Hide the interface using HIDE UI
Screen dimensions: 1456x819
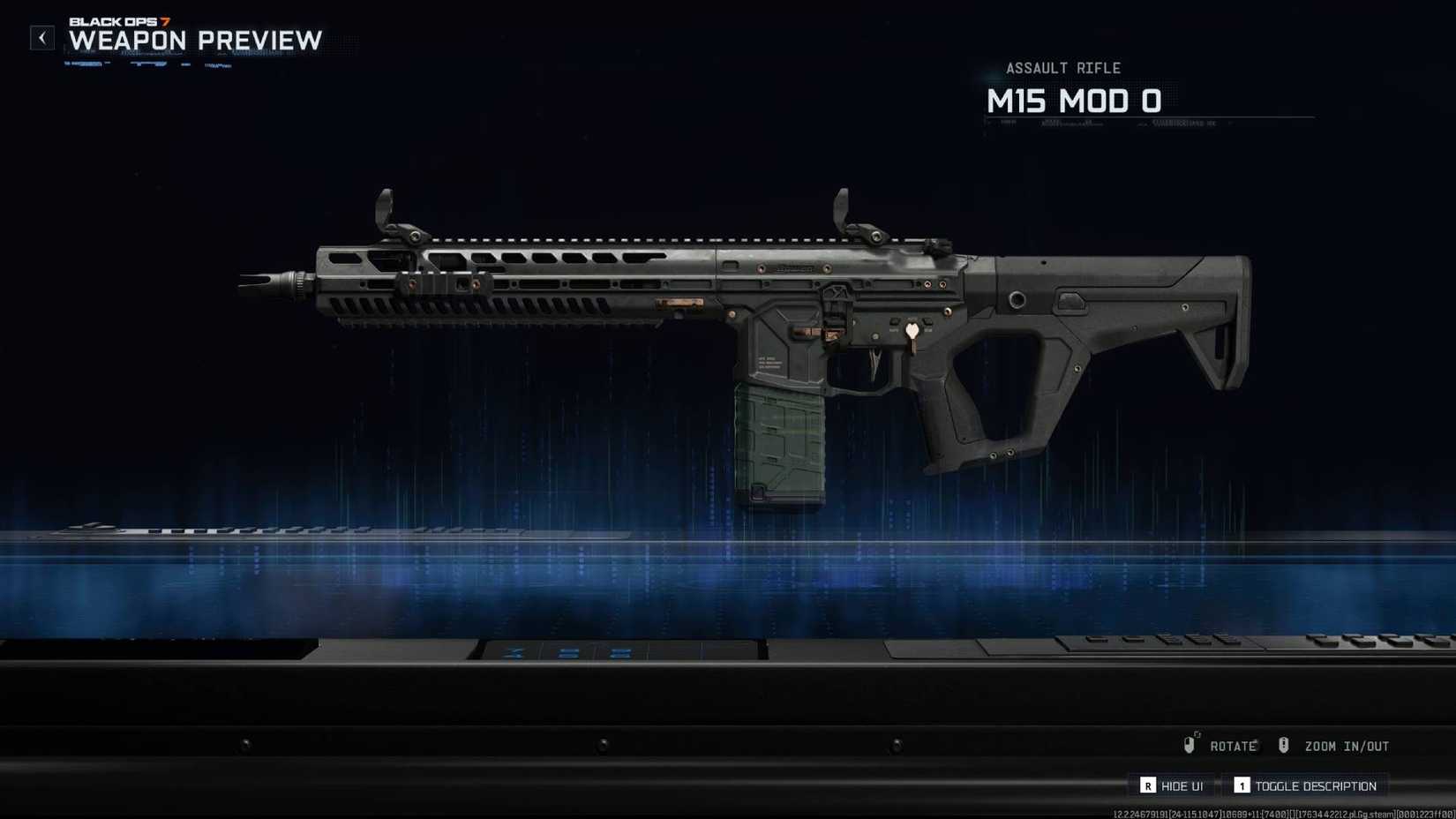tap(1181, 785)
